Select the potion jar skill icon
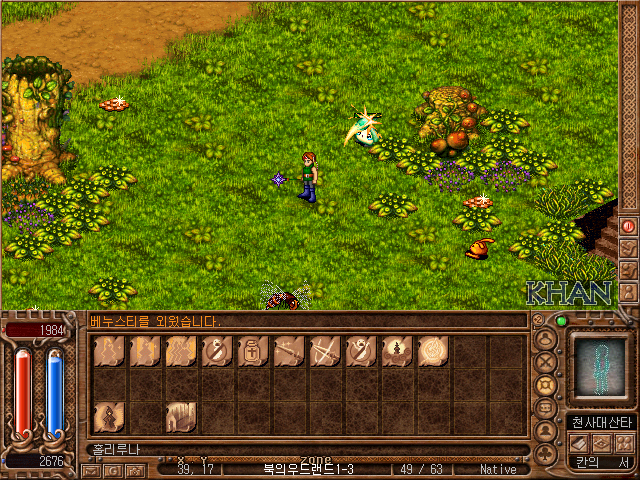 coord(253,351)
